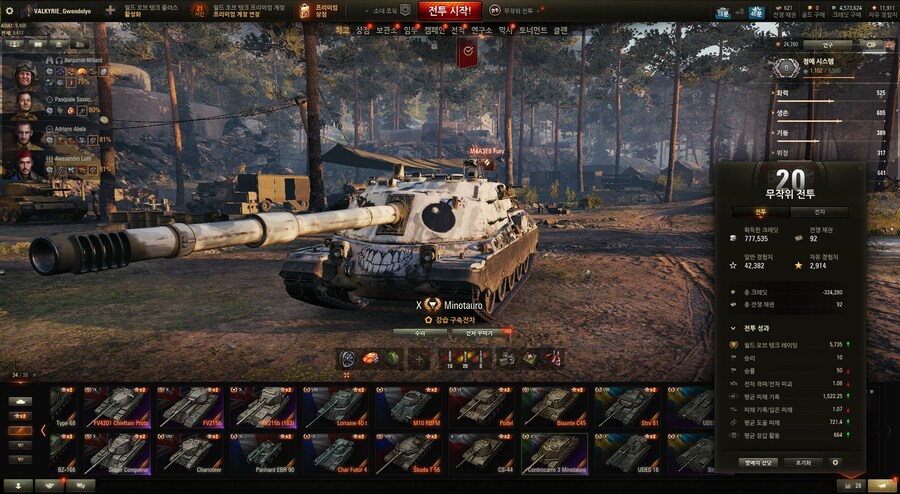The height and width of the screenshot is (494, 900).
Task: Select the Bisonte C45 tank
Action: [x=555, y=407]
